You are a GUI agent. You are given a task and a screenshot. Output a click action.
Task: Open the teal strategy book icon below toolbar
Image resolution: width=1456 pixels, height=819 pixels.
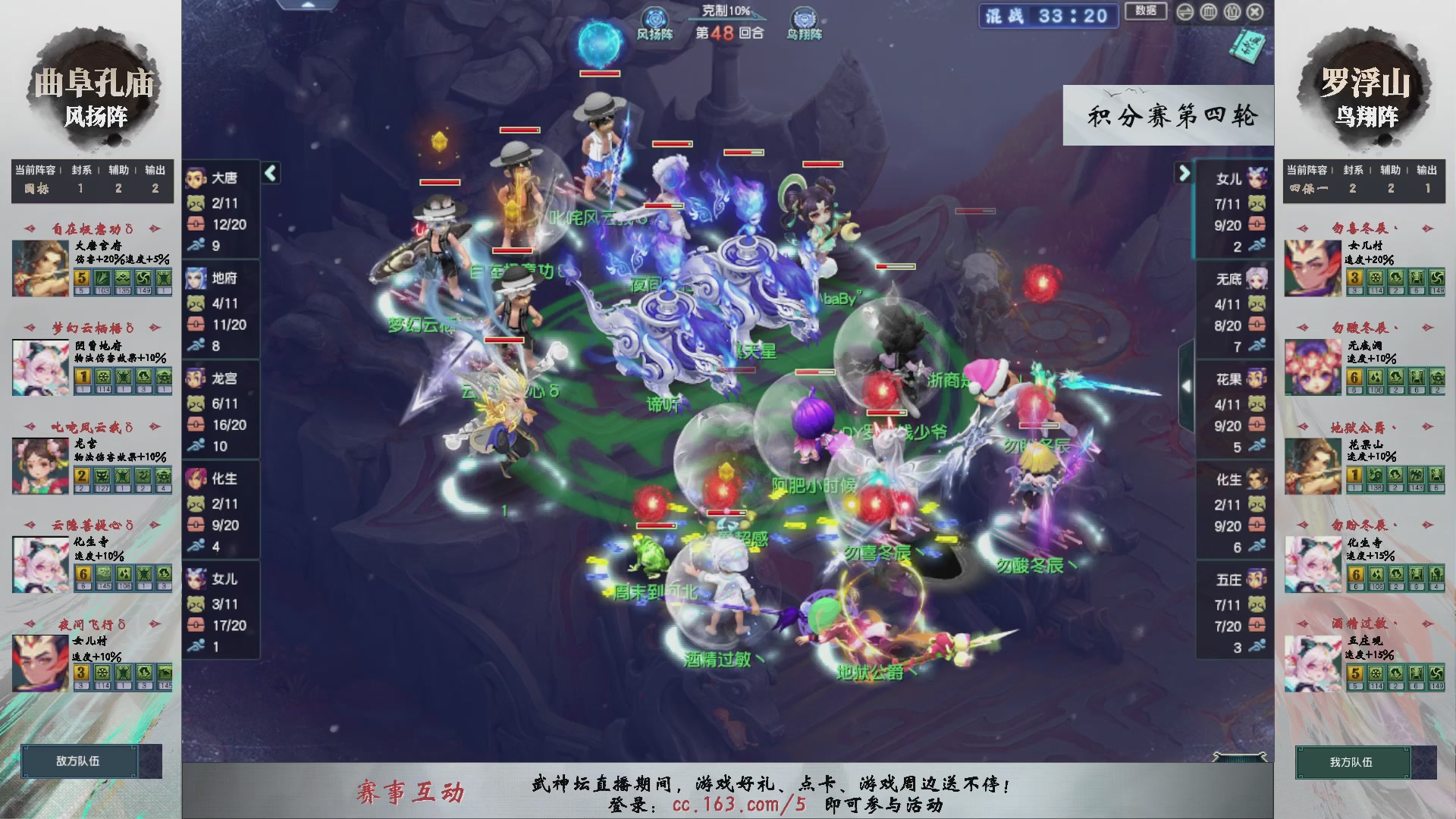coord(1247,44)
